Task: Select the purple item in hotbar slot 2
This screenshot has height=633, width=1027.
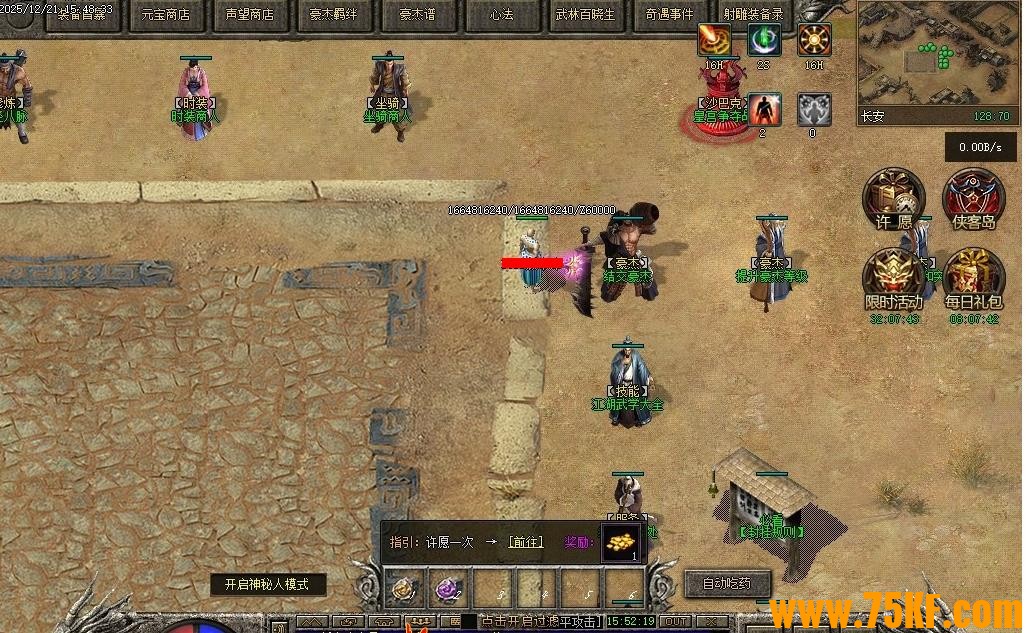Action: pos(447,590)
